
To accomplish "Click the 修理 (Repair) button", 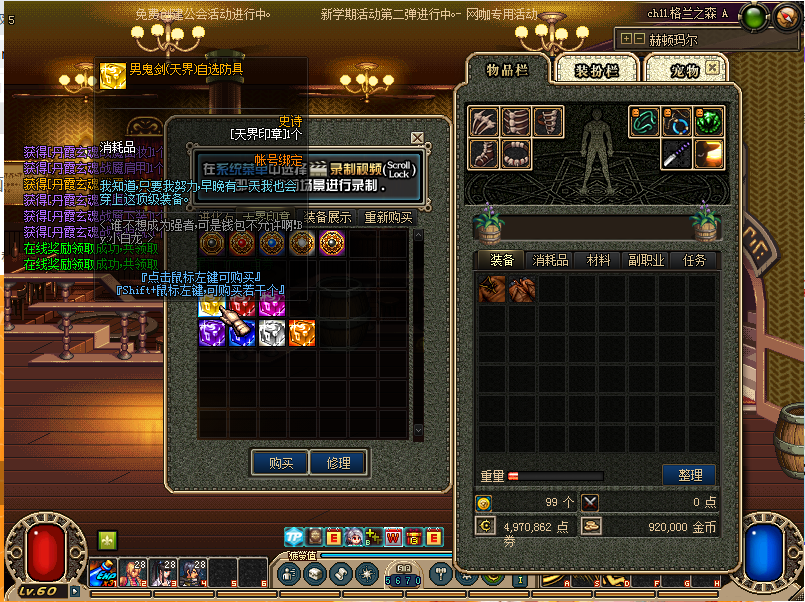I will [338, 463].
